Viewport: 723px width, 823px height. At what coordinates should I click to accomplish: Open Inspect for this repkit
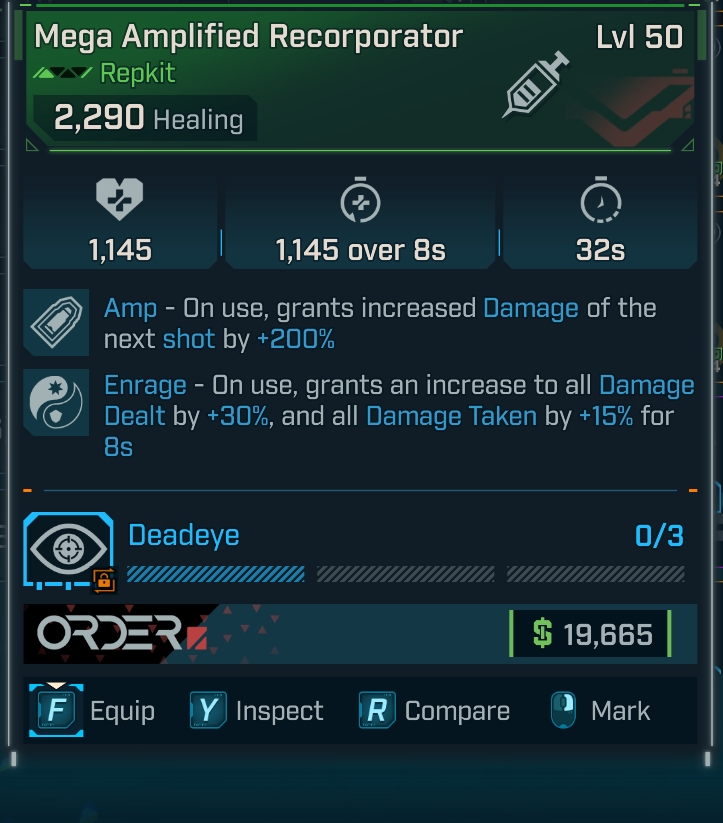click(x=257, y=711)
